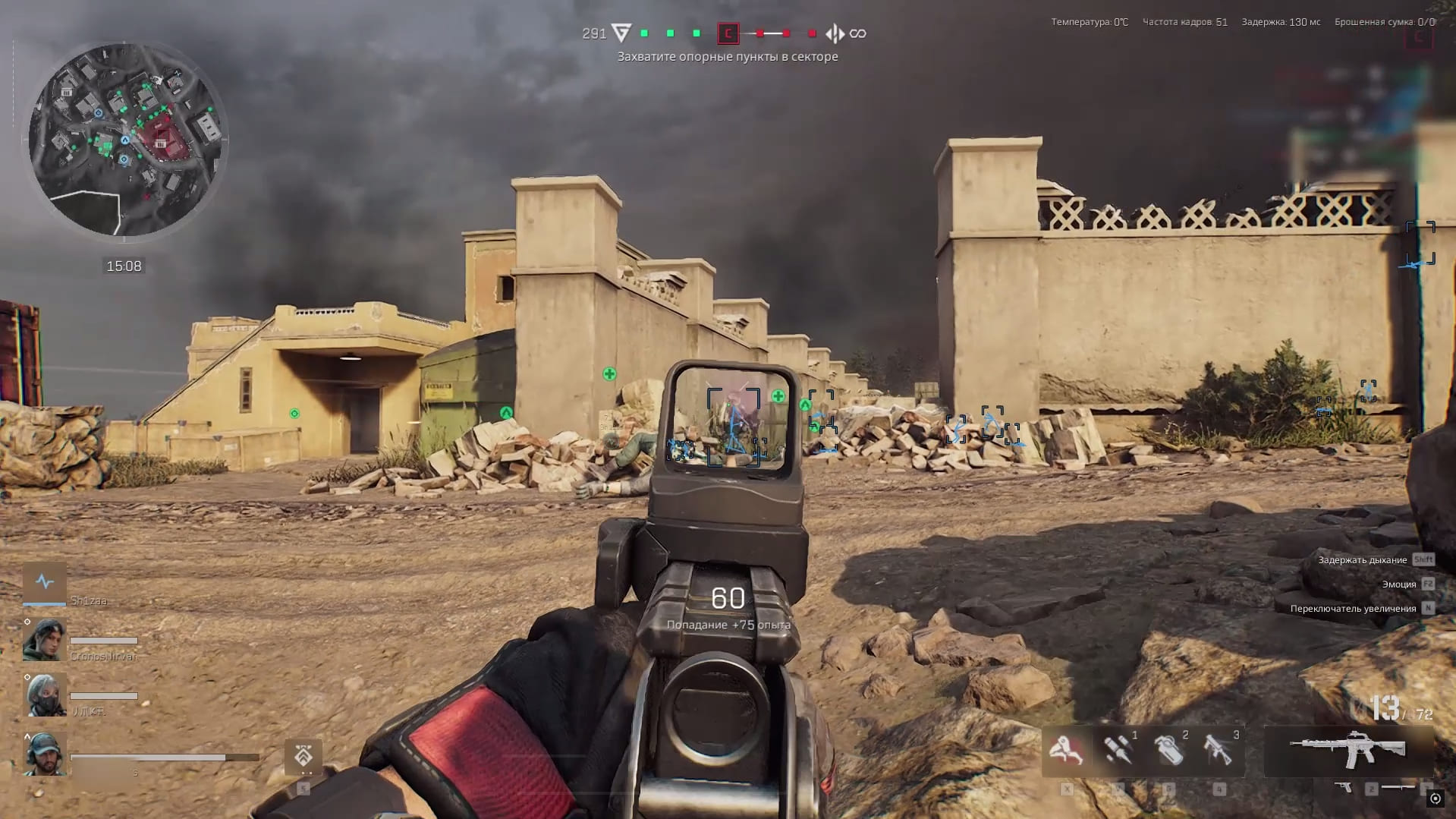Open the circular minimap
The image size is (1456, 819).
pyautogui.click(x=125, y=139)
